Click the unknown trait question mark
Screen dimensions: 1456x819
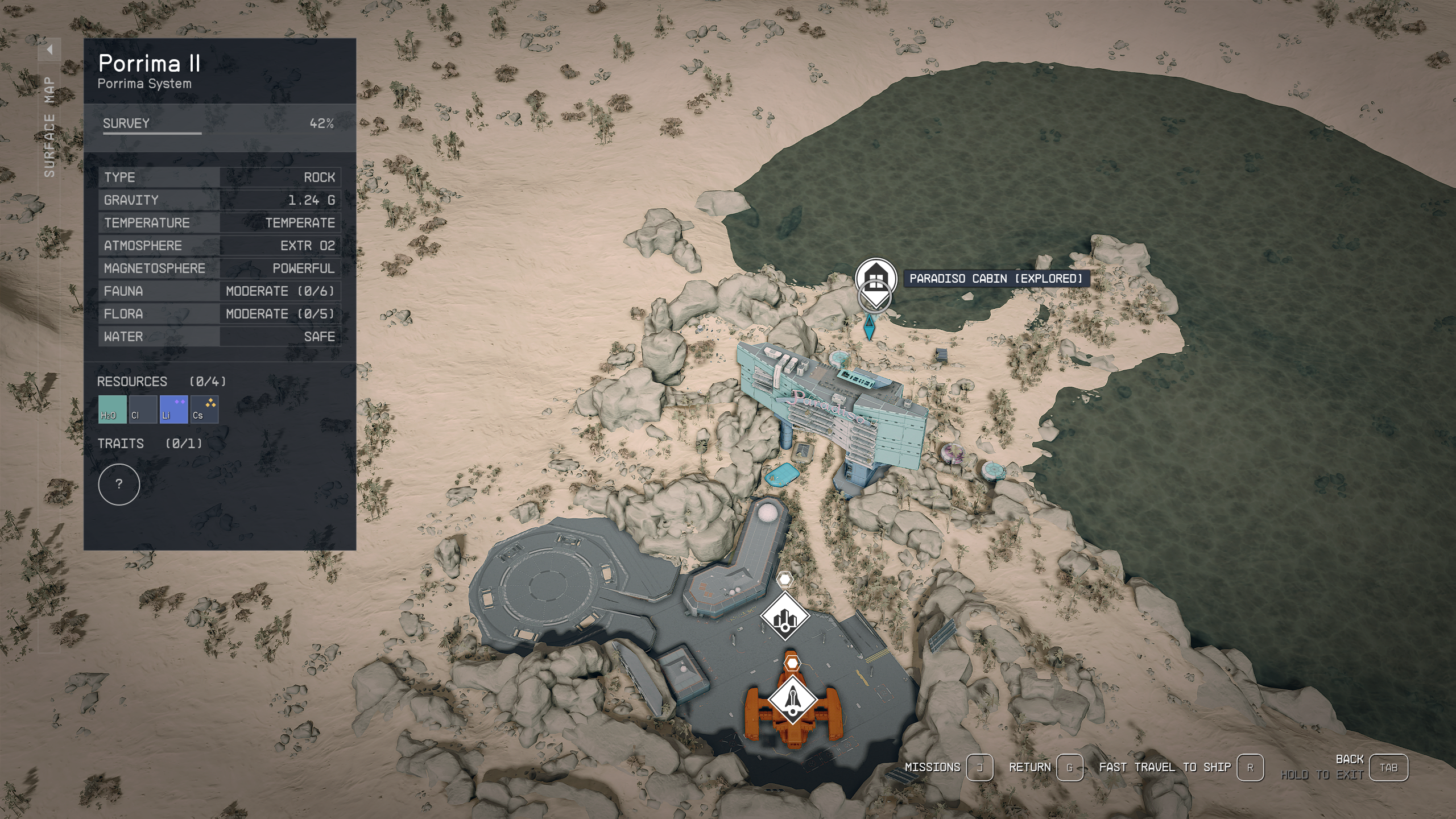pyautogui.click(x=119, y=485)
